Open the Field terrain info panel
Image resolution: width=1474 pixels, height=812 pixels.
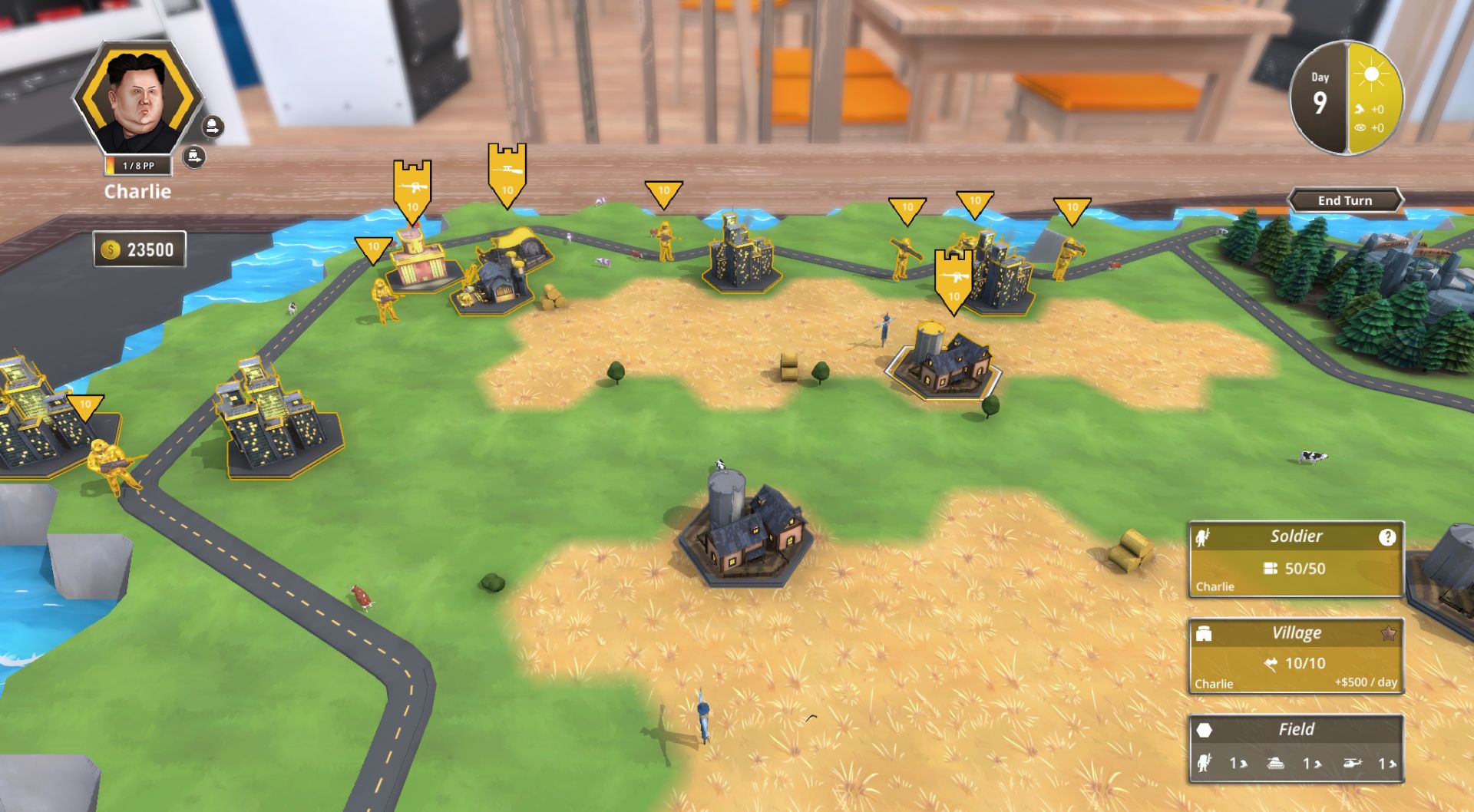click(1296, 748)
